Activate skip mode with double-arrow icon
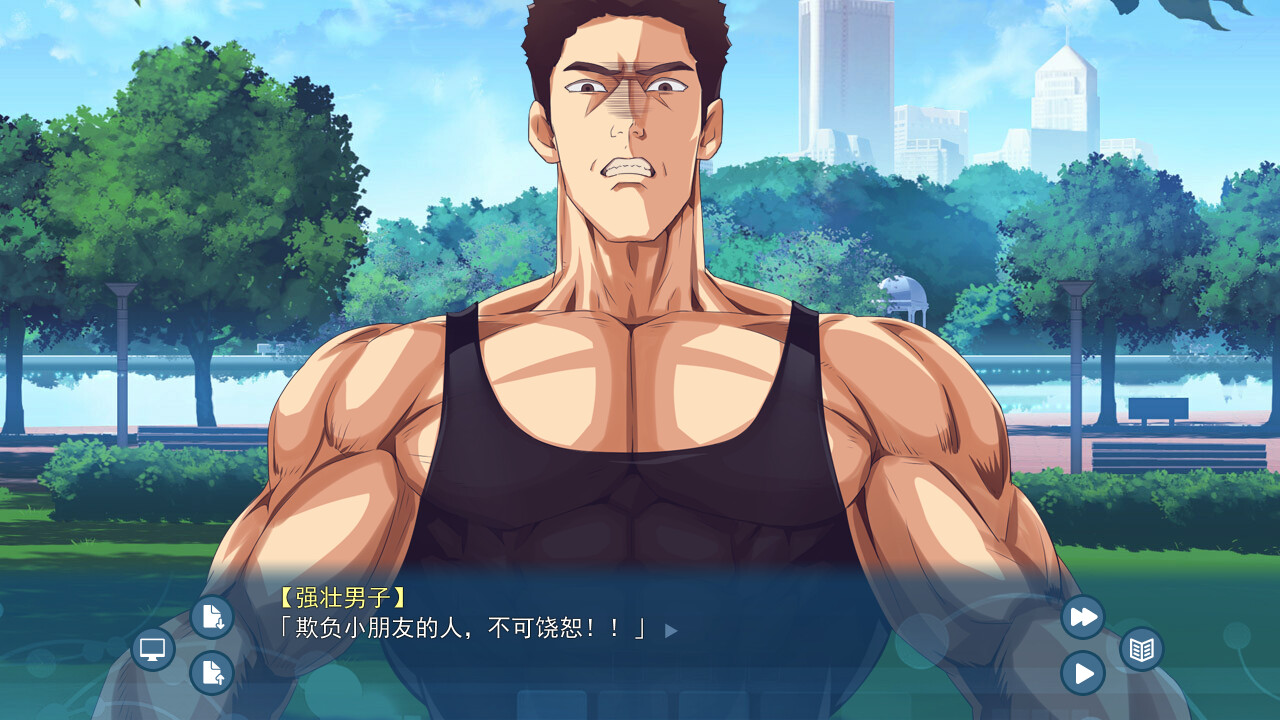Image resolution: width=1280 pixels, height=720 pixels. click(1082, 617)
